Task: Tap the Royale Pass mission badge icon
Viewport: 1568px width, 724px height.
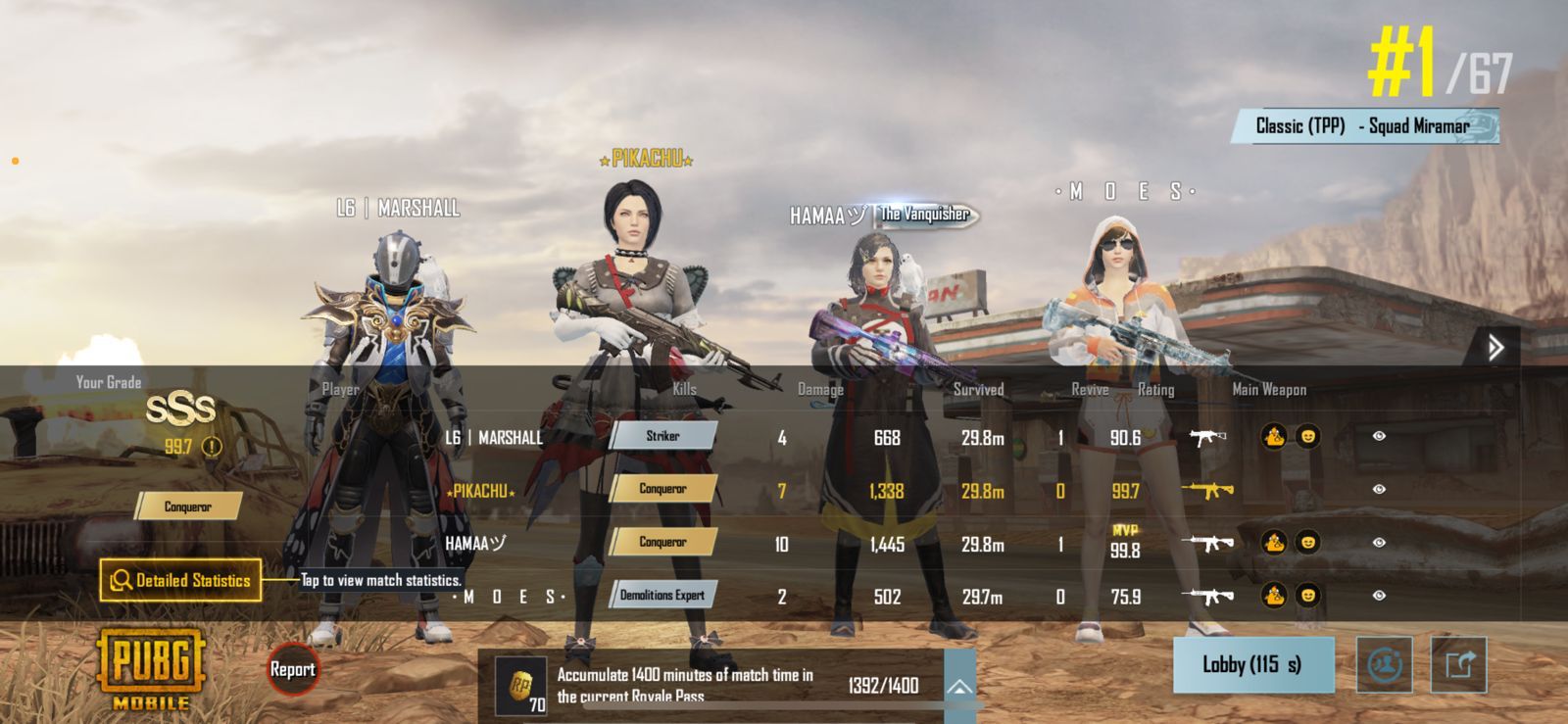Action: point(520,686)
